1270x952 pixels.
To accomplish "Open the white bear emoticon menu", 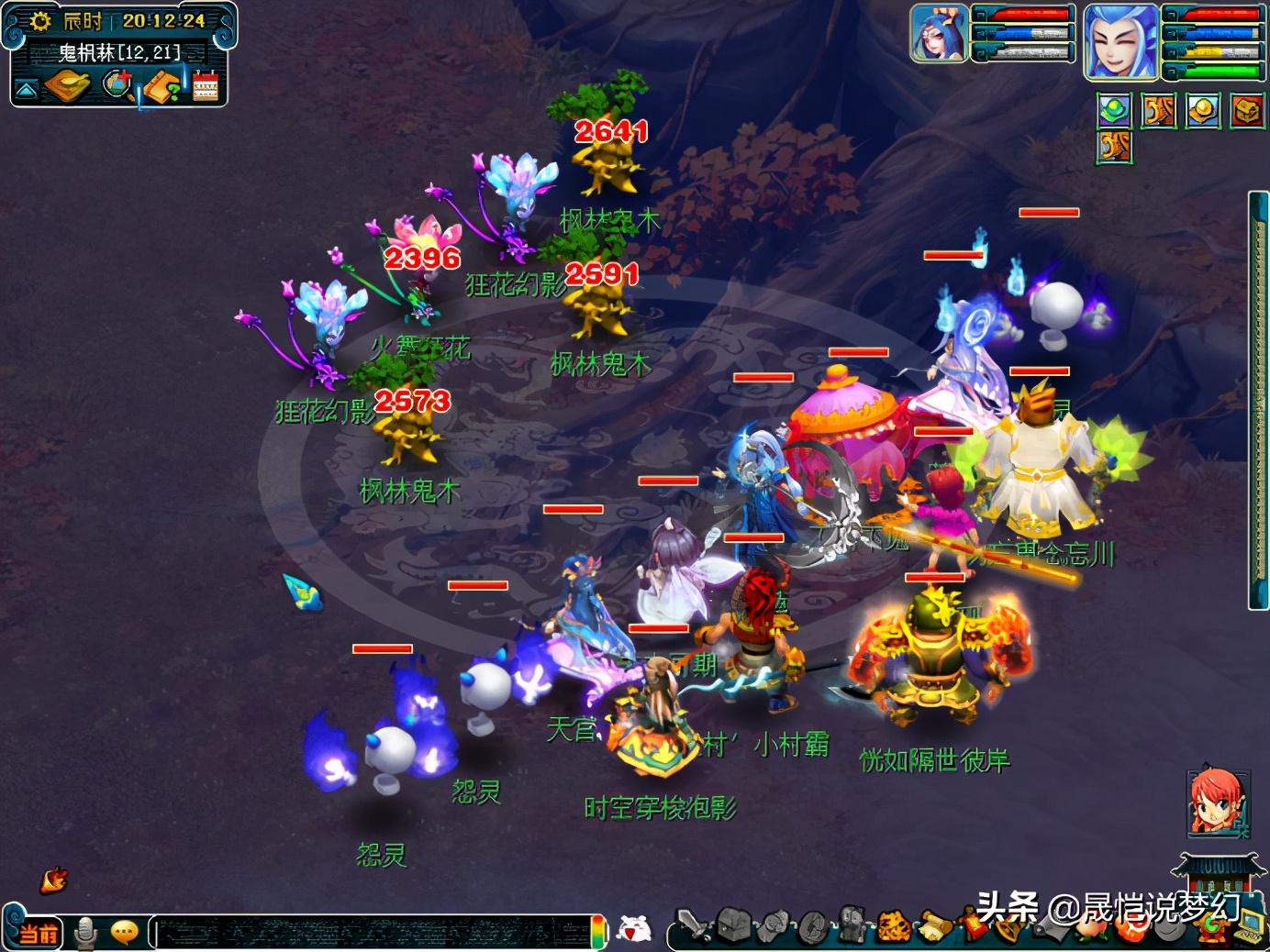I will click(x=632, y=930).
